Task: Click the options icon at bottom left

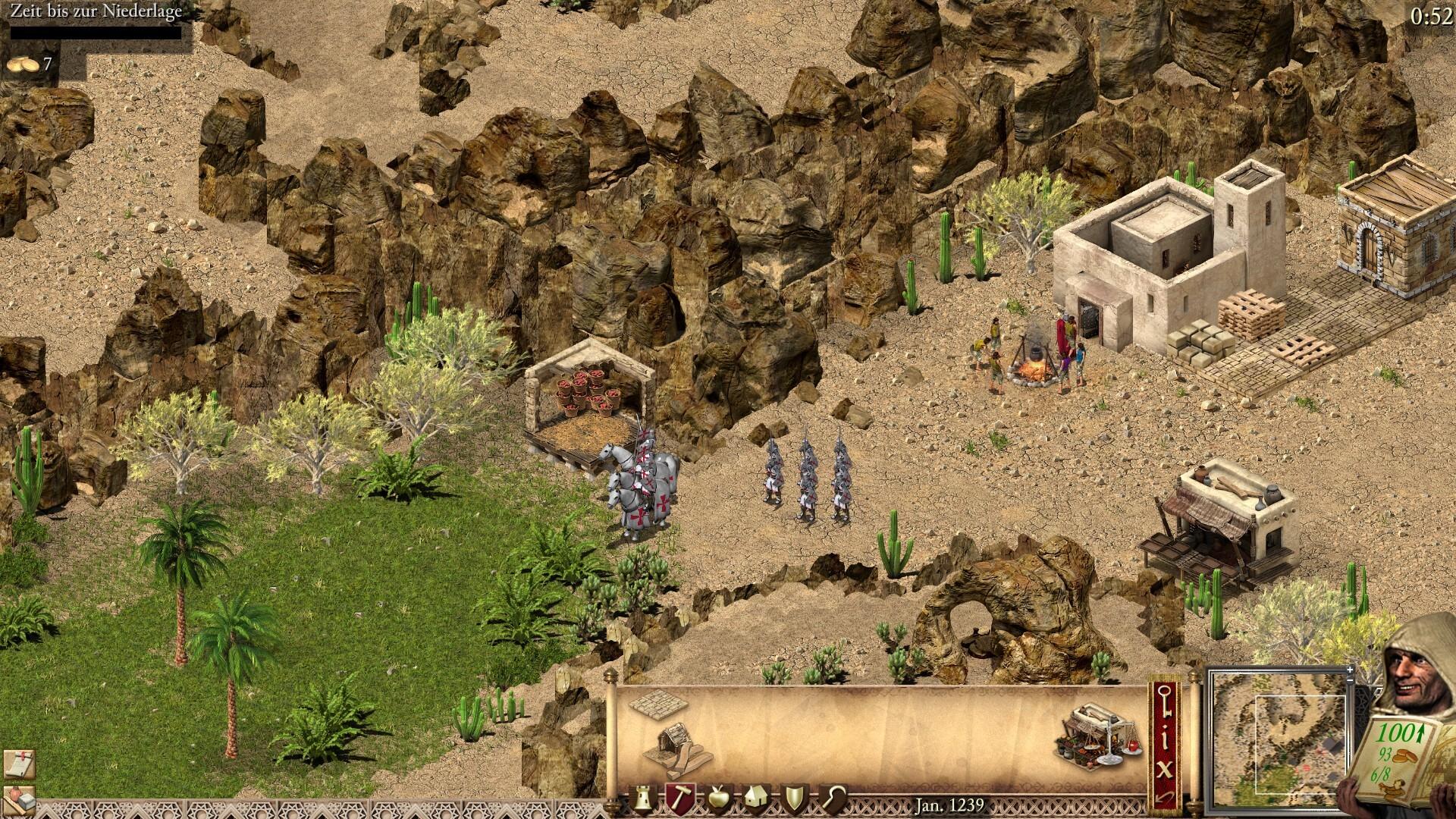Action: [x=19, y=800]
